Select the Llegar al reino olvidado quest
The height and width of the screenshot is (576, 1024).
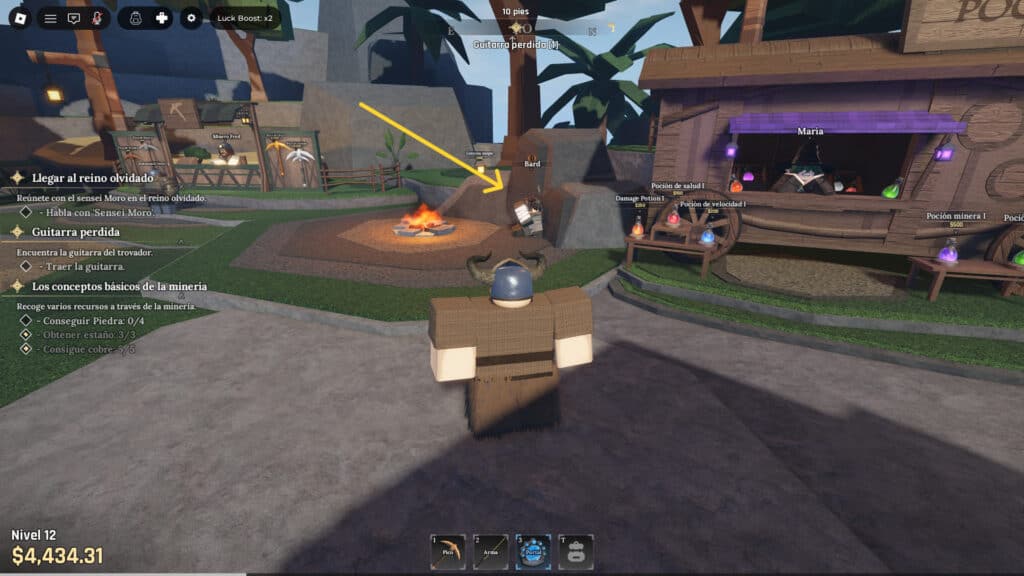[x=92, y=178]
